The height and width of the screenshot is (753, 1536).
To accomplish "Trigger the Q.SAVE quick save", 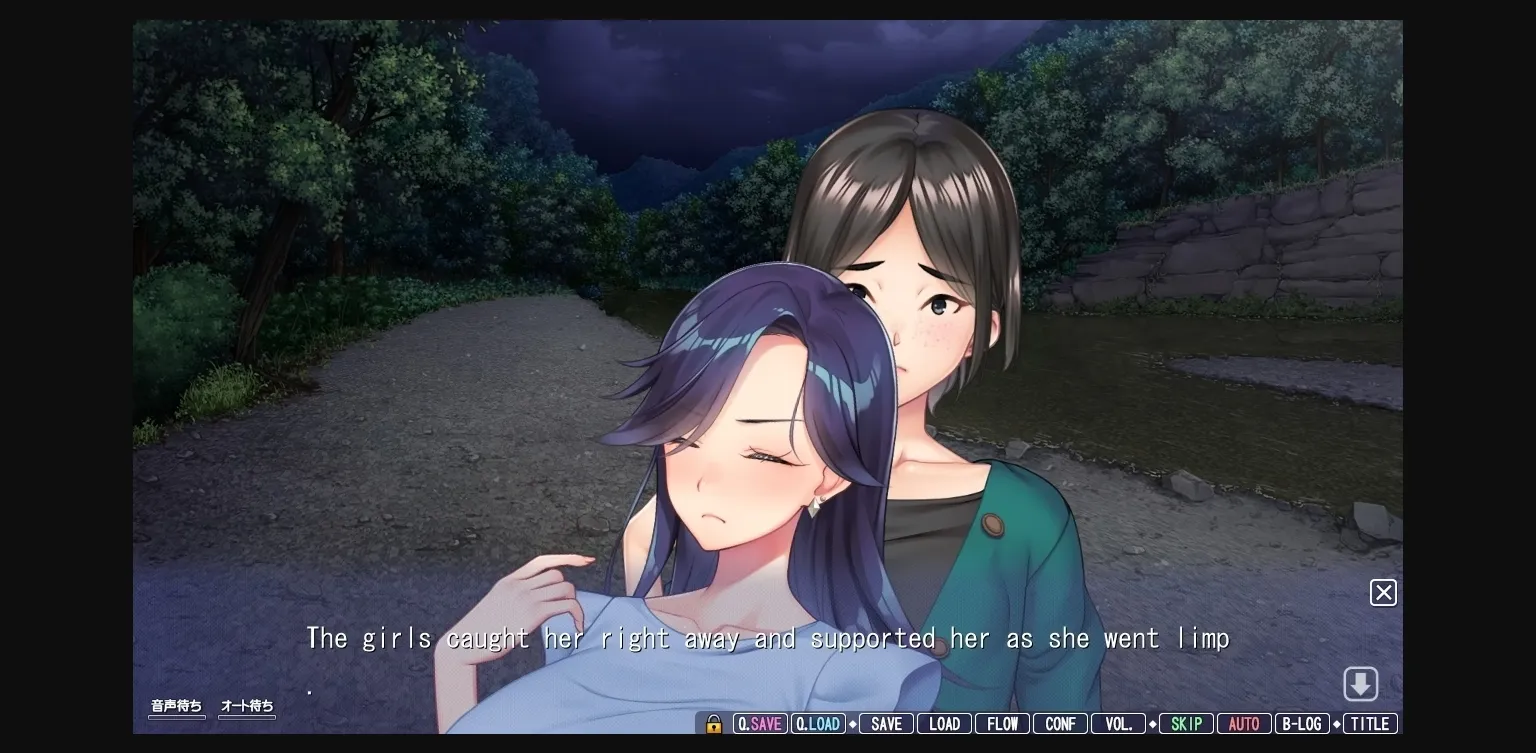I will click(x=760, y=723).
